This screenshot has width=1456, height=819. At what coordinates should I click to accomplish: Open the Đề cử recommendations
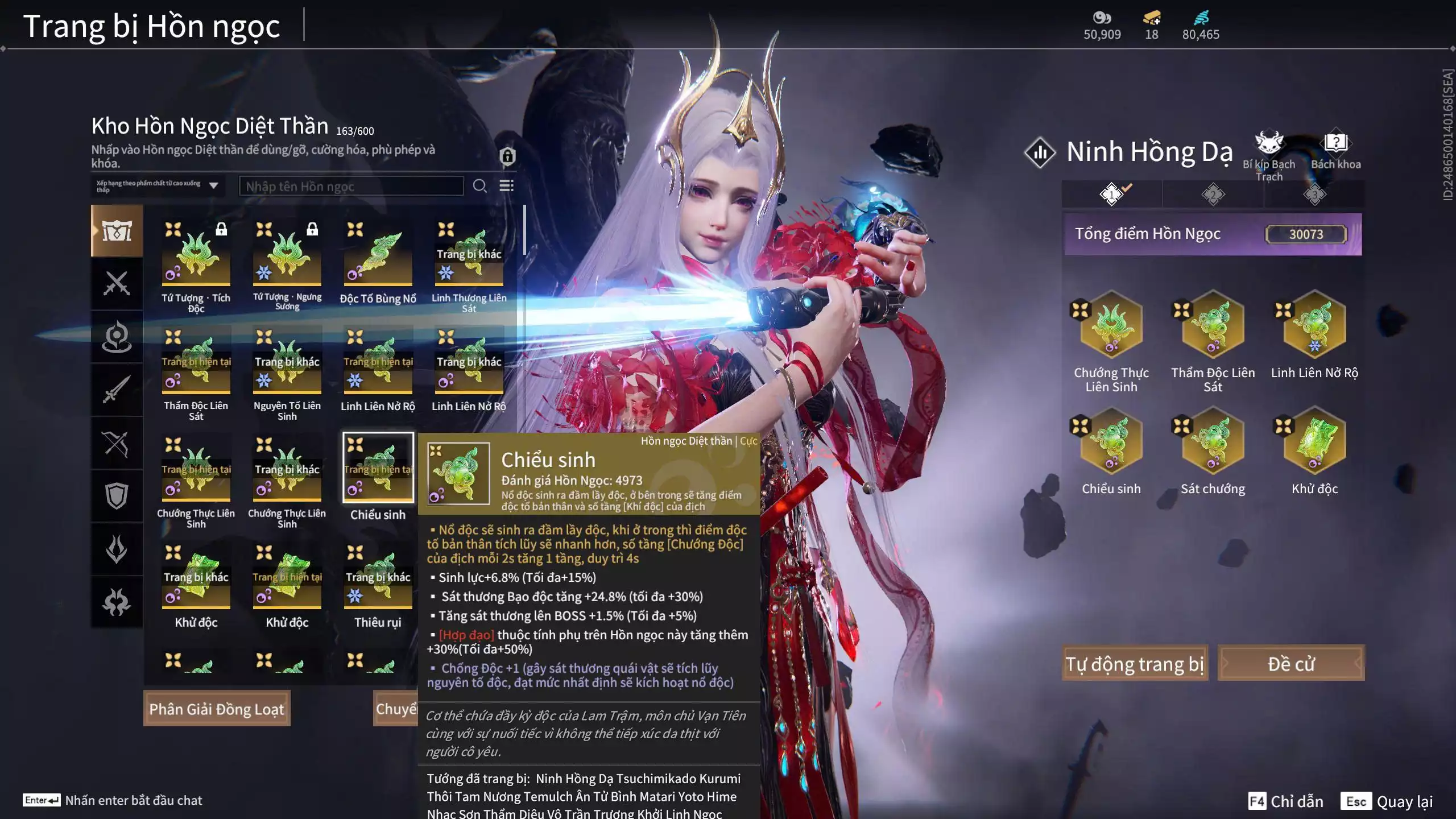1290,663
